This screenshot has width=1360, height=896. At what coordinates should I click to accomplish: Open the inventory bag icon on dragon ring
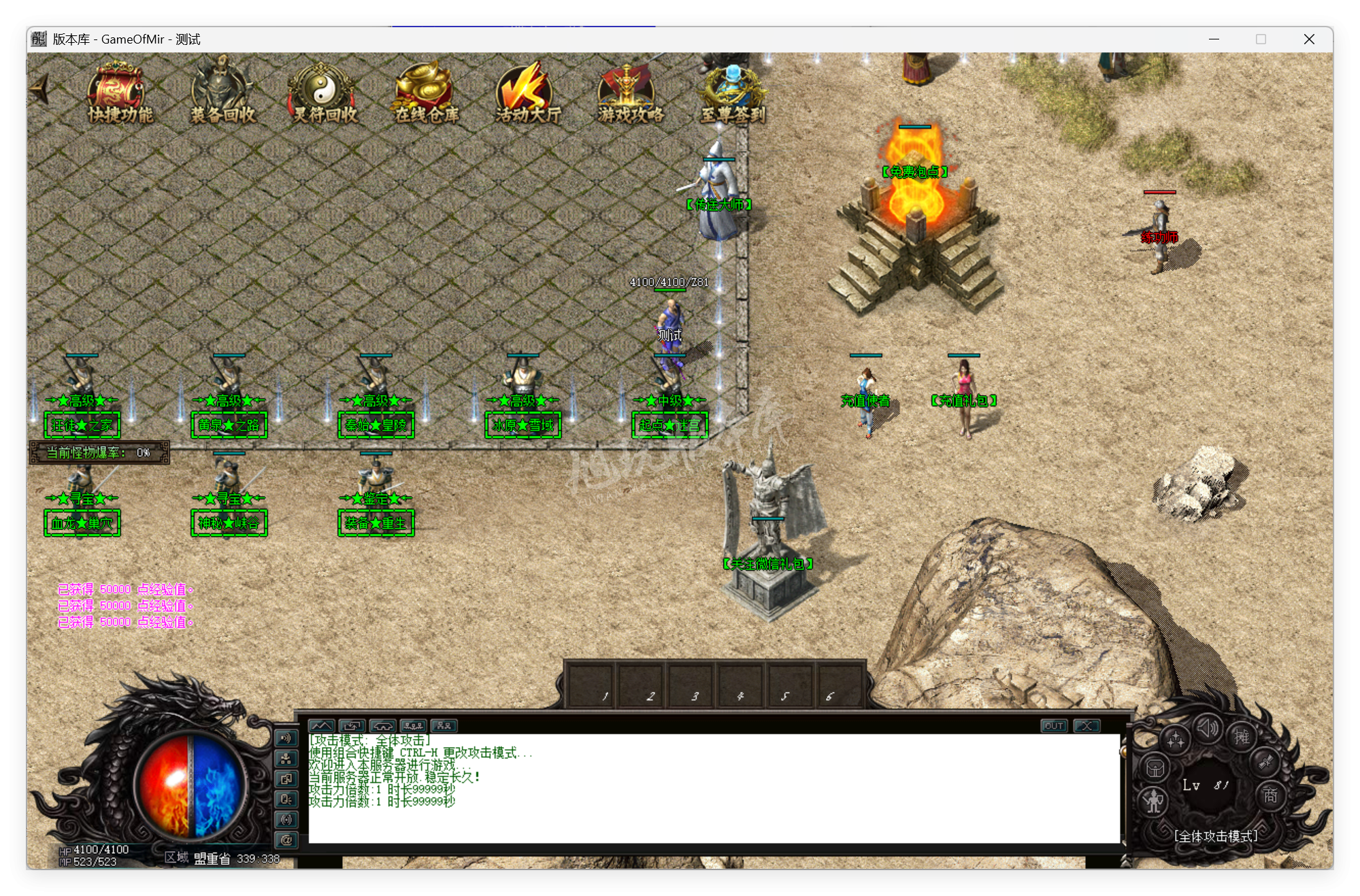point(1157,767)
